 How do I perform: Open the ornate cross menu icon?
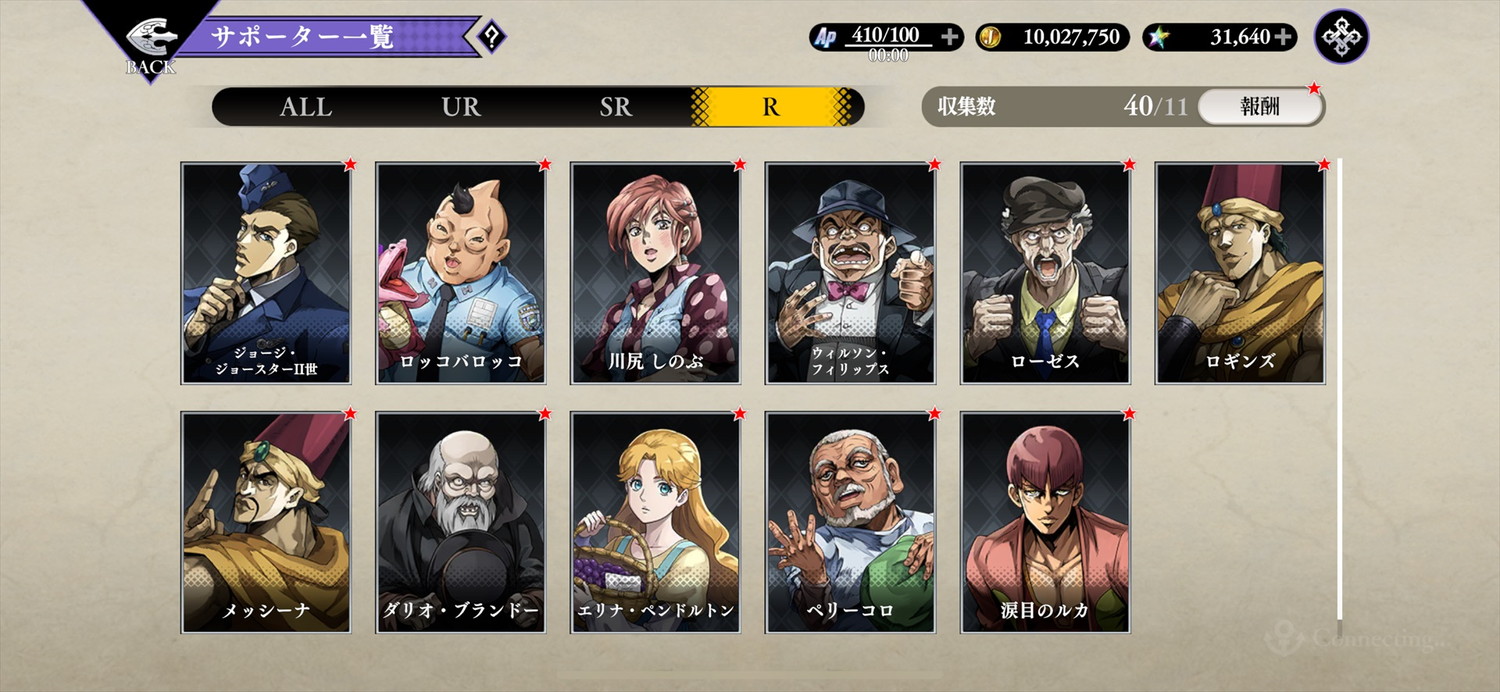[1342, 37]
